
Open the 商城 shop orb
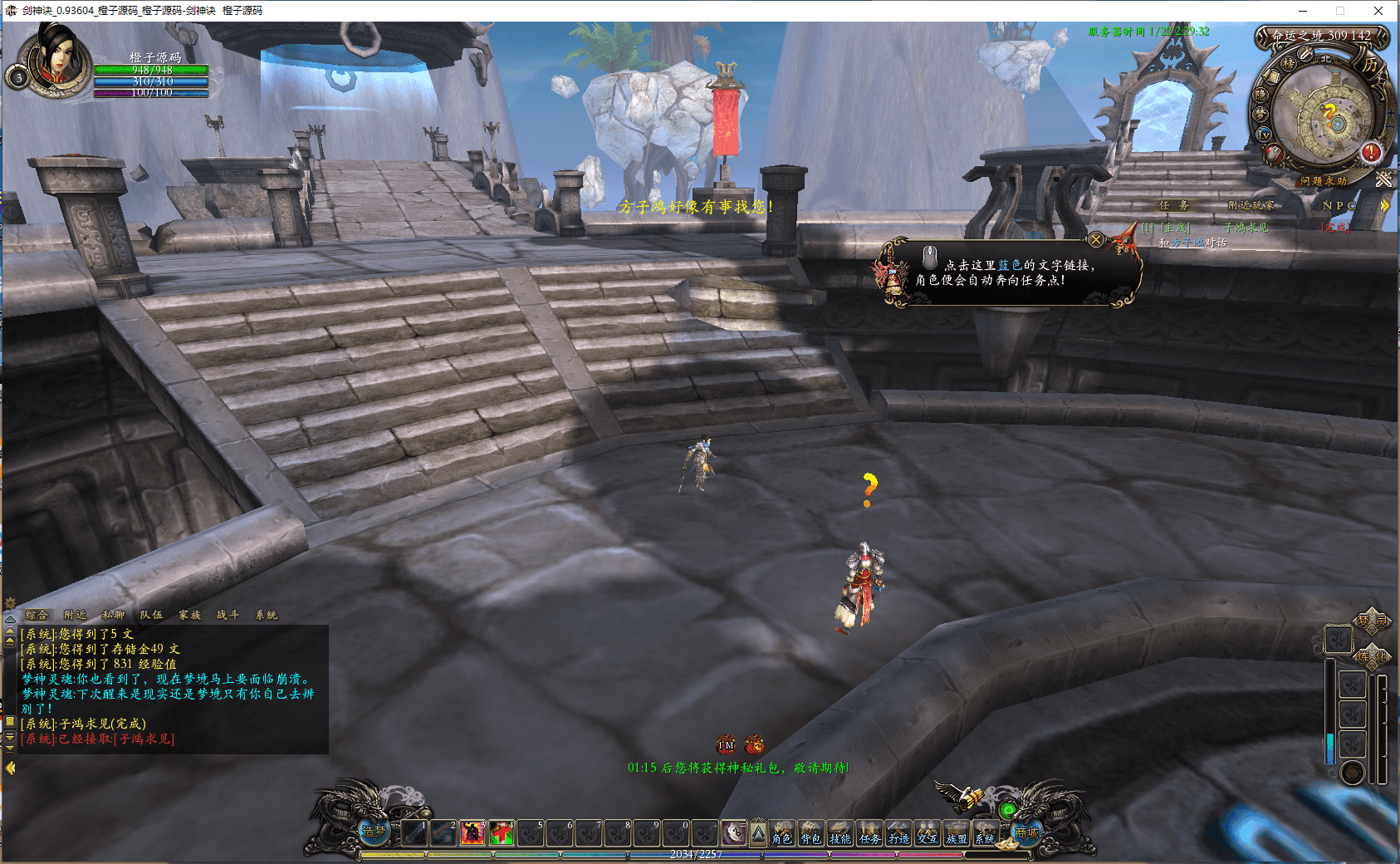(1026, 832)
